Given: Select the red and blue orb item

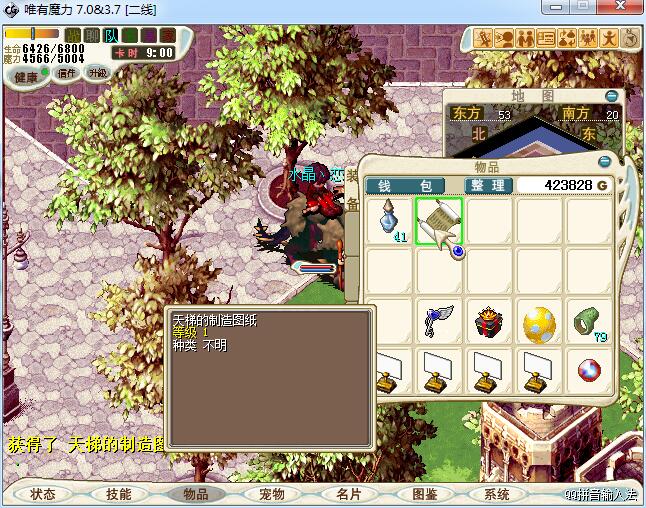Looking at the screenshot, I should [589, 371].
